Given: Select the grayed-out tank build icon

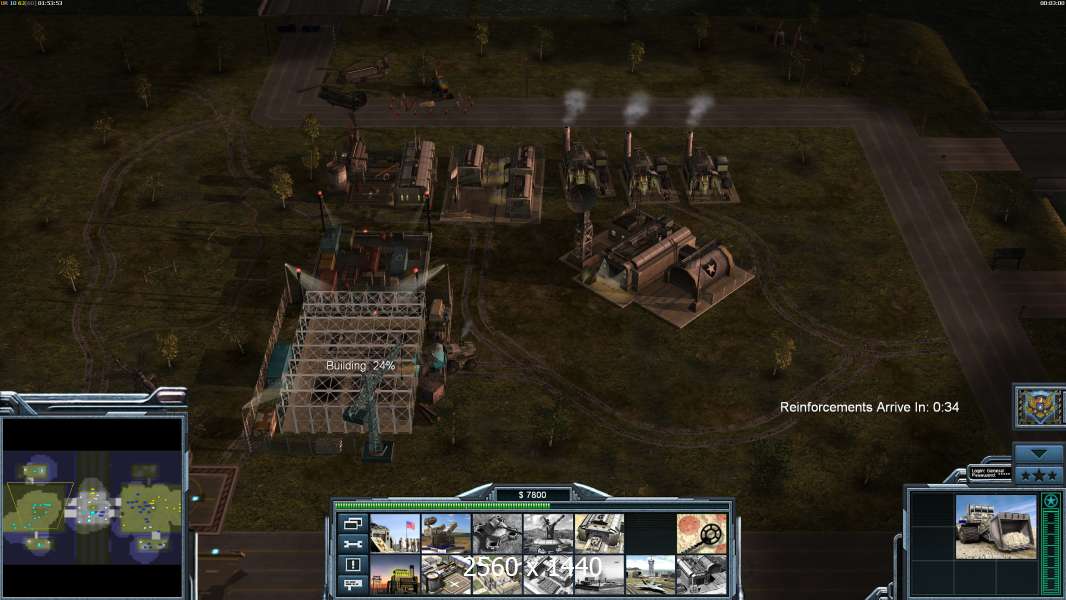Looking at the screenshot, I should click(497, 533).
